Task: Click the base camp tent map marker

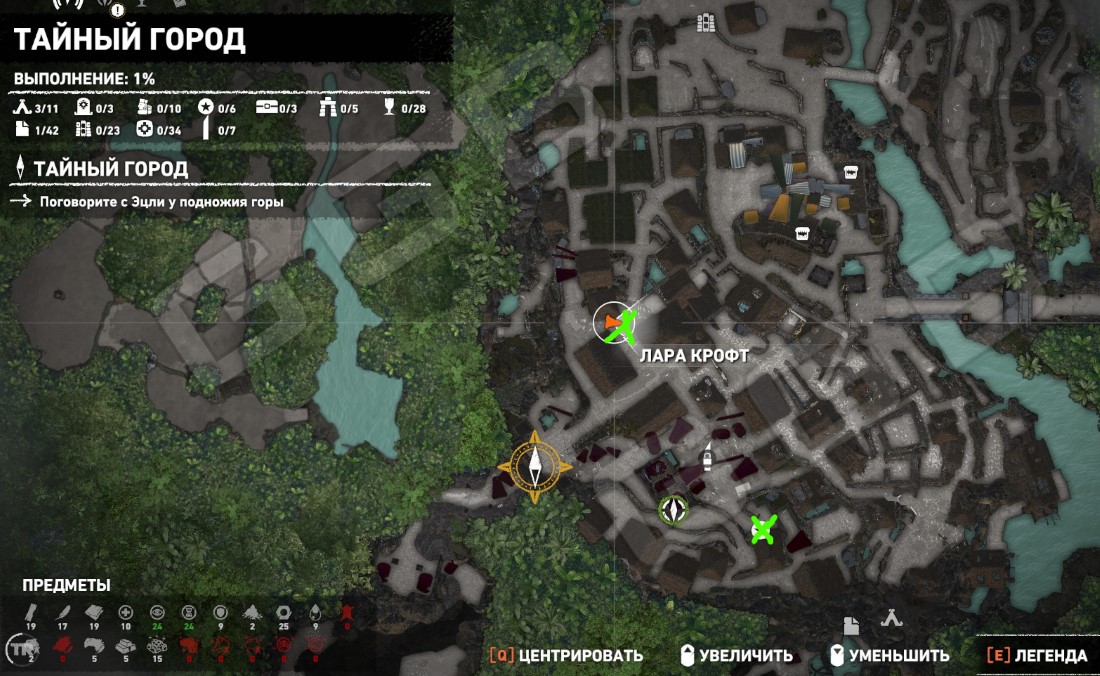Action: pos(891,619)
